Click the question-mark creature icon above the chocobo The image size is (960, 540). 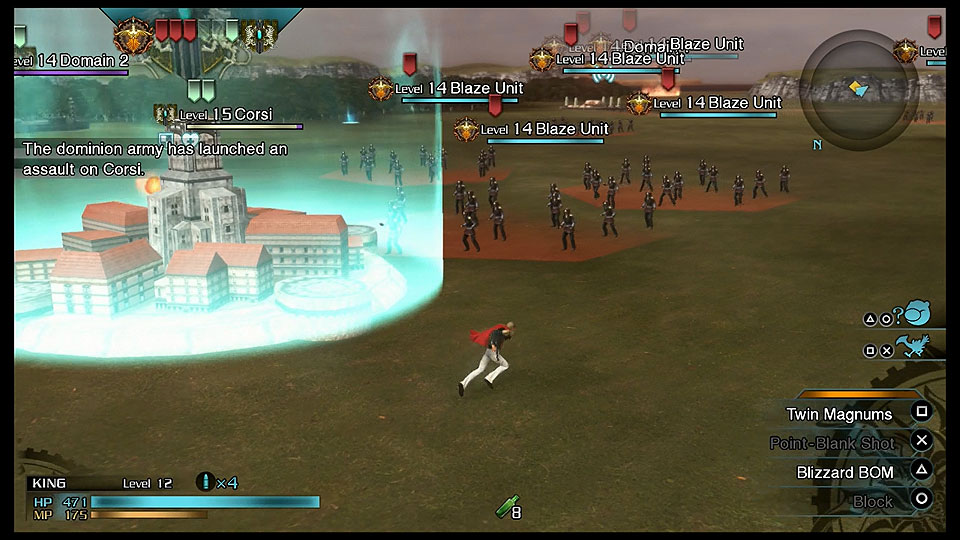coord(913,315)
